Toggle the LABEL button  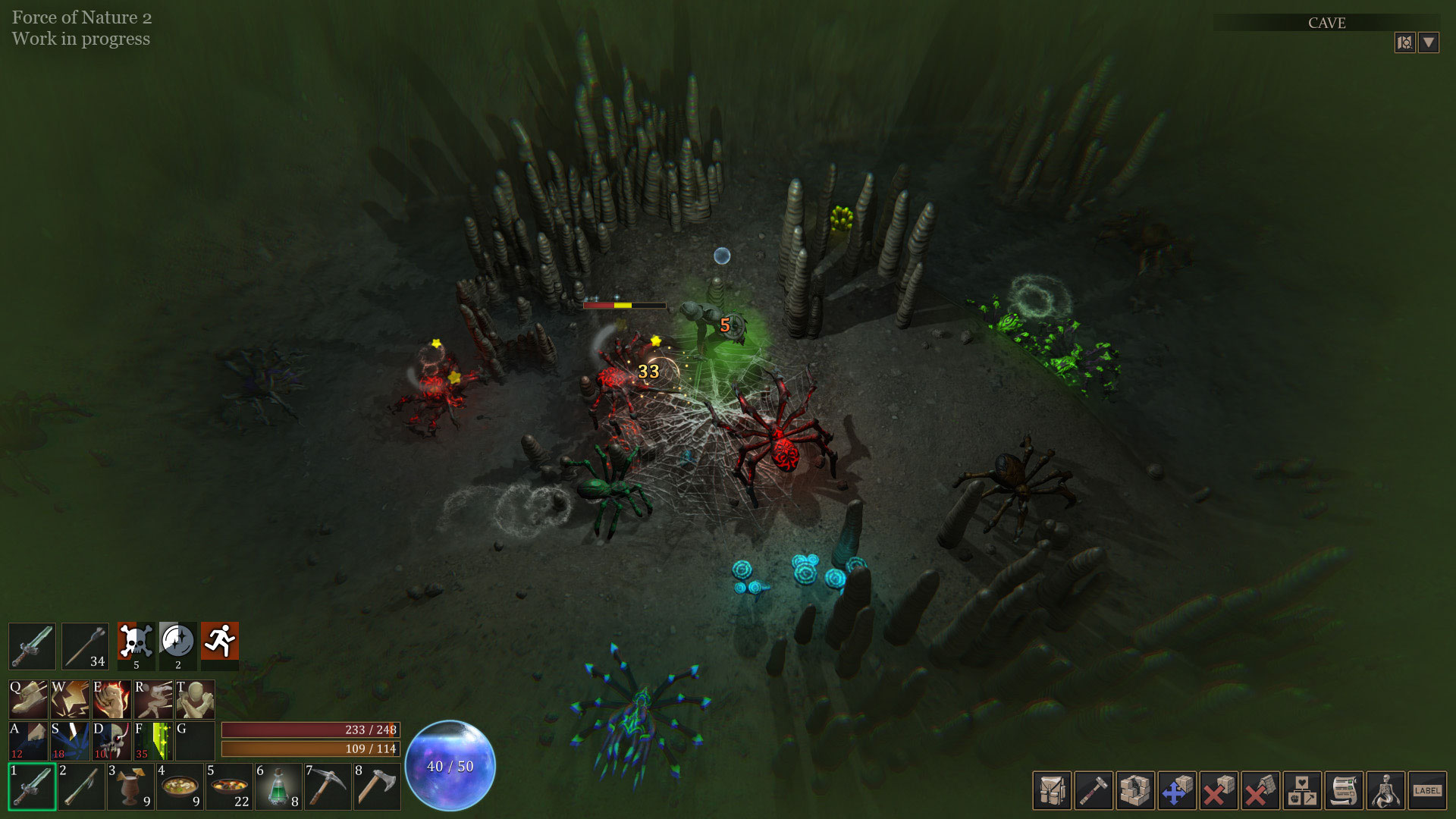[x=1427, y=792]
